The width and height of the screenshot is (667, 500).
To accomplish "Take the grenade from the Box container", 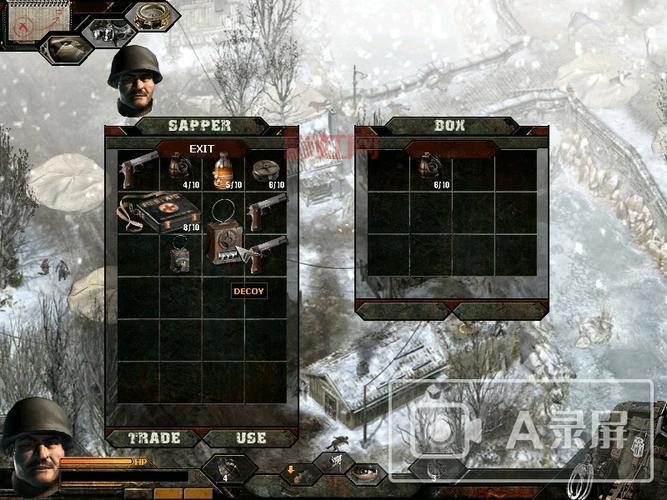I will tap(429, 166).
